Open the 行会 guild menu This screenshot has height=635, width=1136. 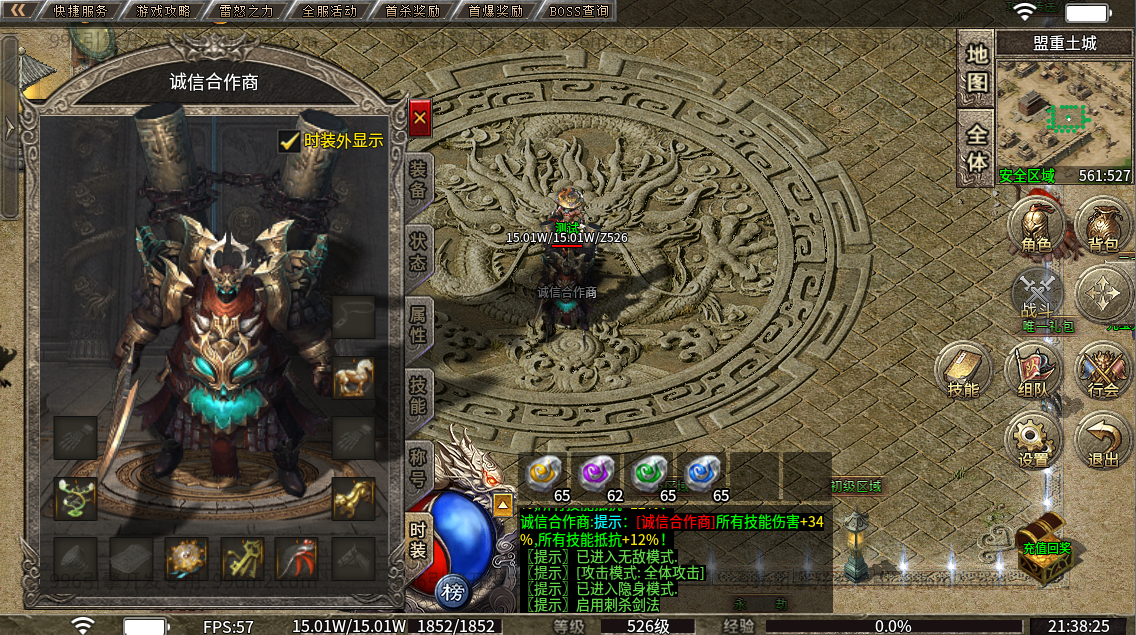coord(1103,371)
